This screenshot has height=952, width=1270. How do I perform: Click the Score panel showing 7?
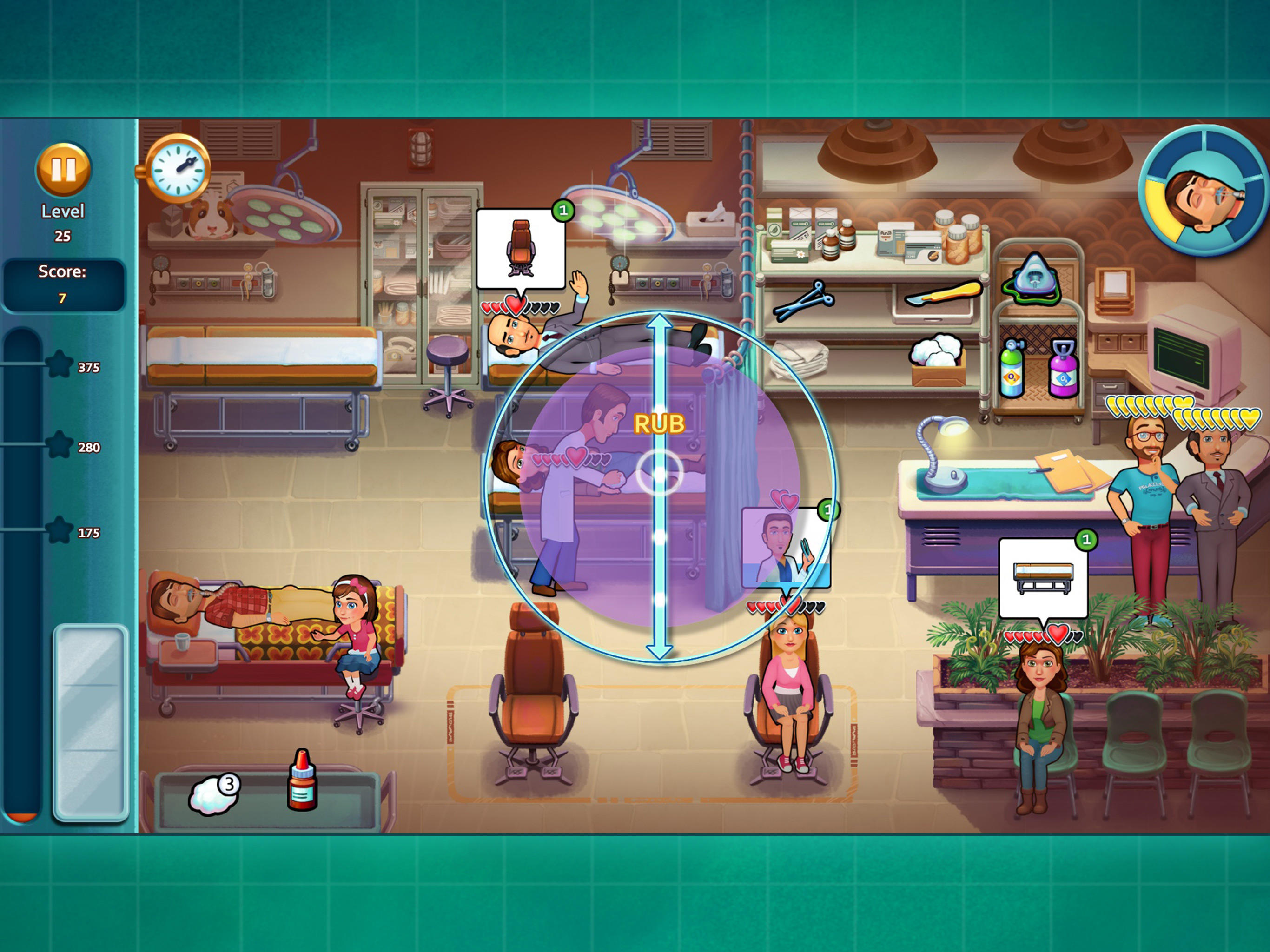pos(64,285)
